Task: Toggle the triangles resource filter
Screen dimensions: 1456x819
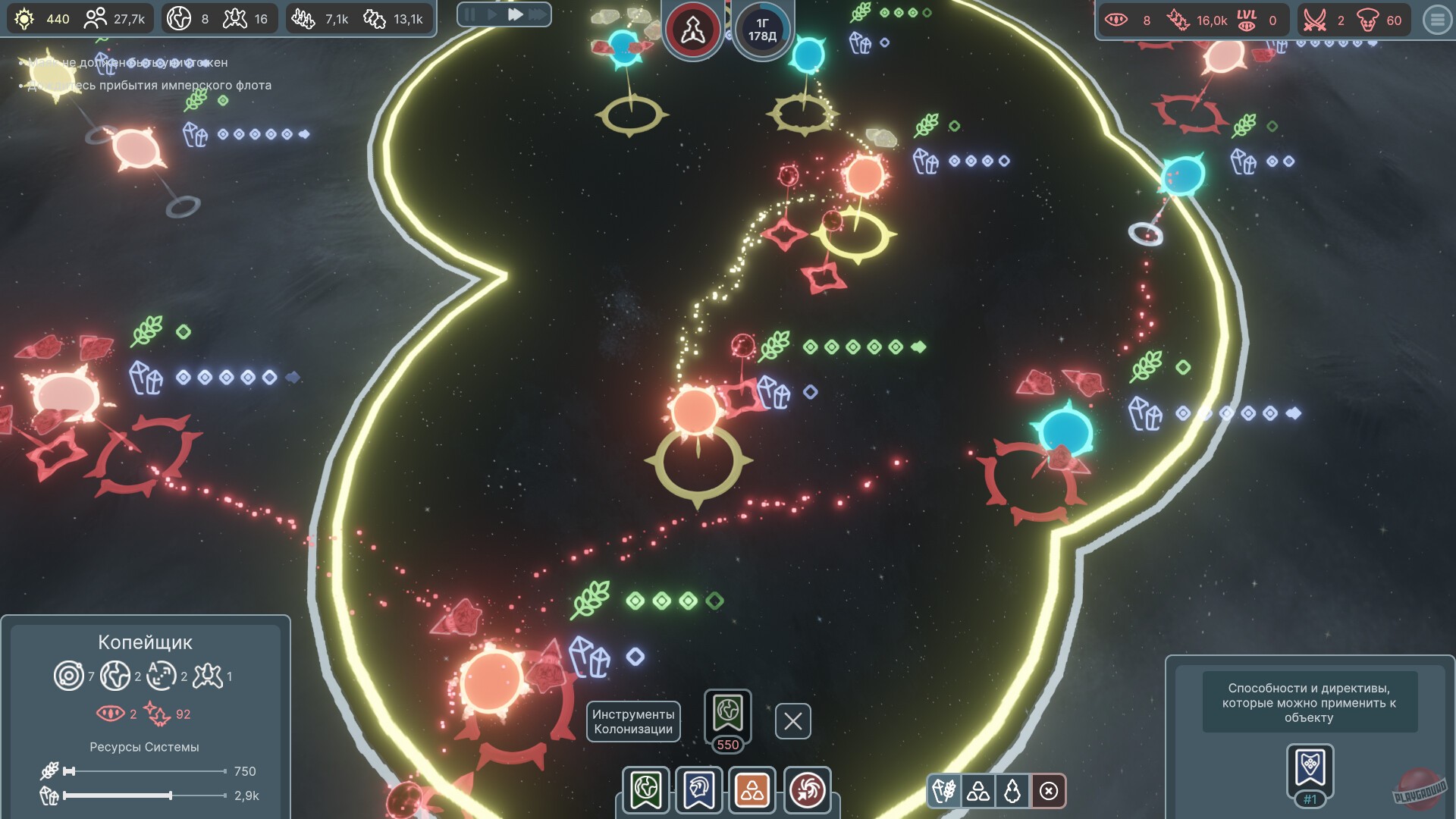Action: 980,790
